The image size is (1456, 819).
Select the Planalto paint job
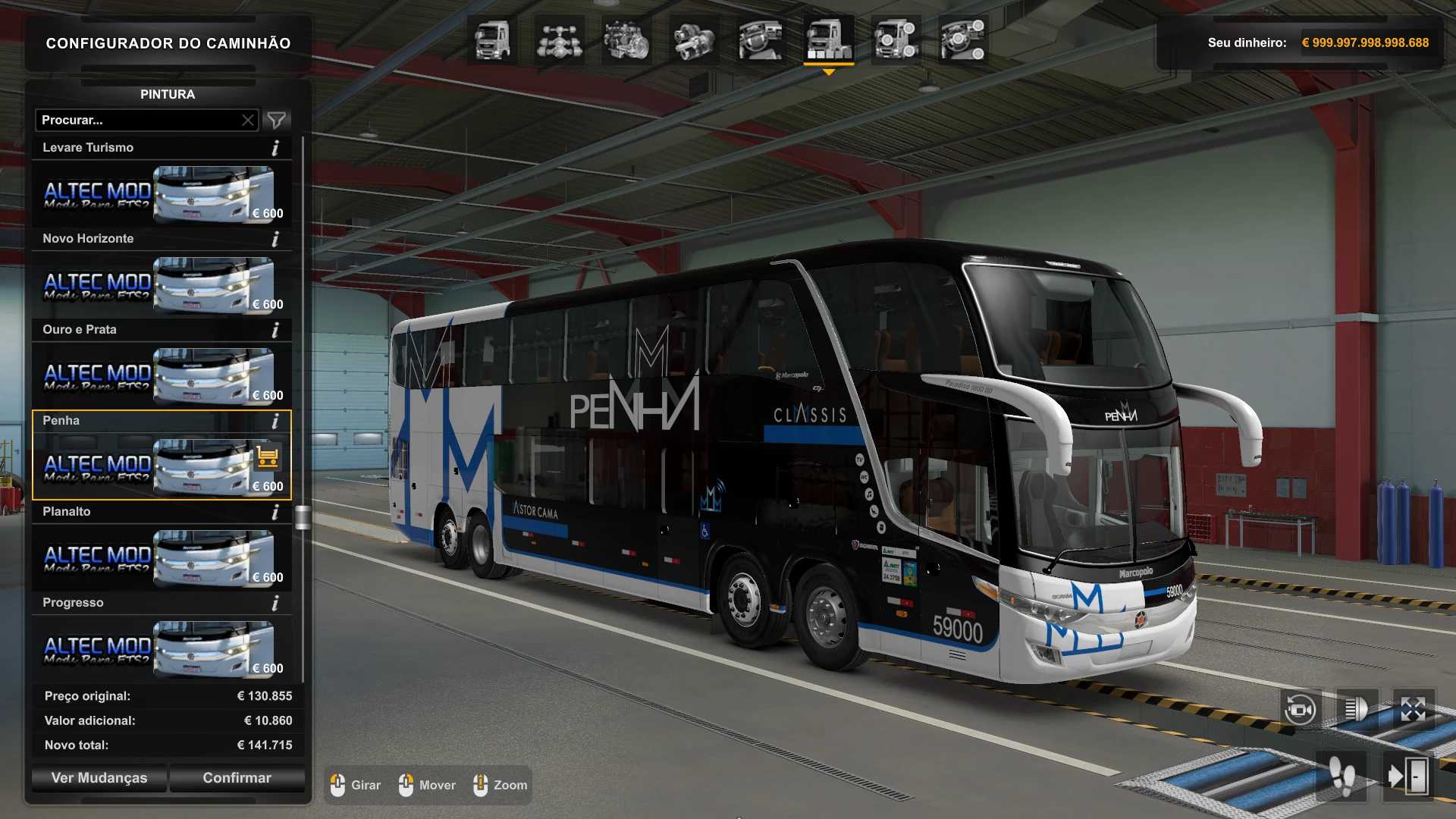(x=161, y=558)
